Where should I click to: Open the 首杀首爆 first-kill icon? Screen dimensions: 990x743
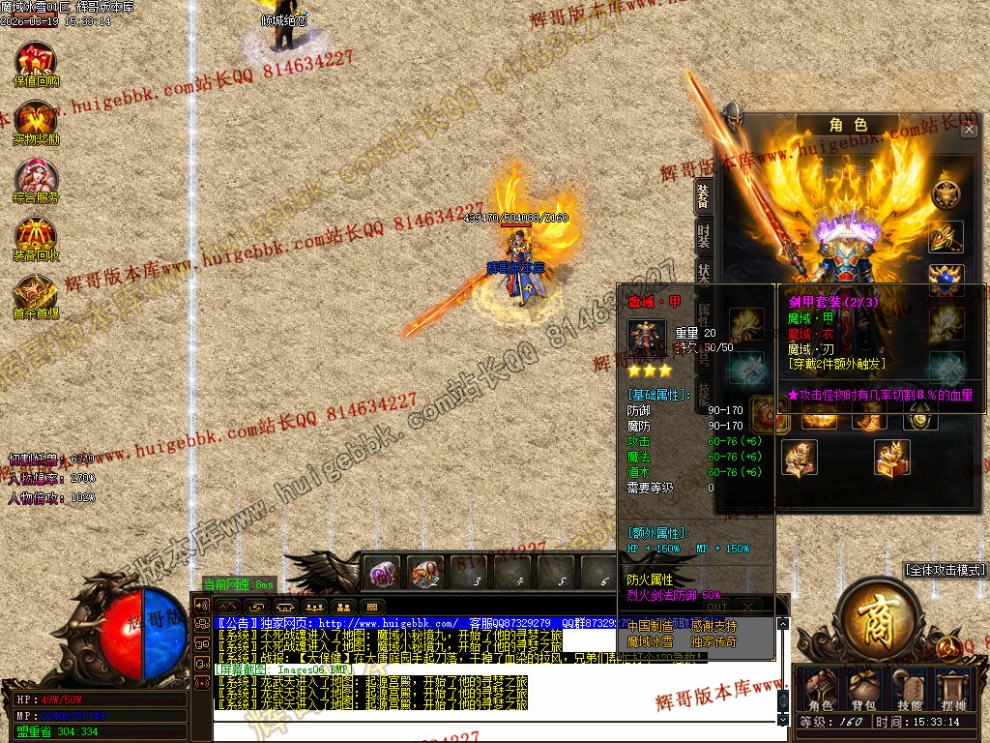click(x=36, y=294)
